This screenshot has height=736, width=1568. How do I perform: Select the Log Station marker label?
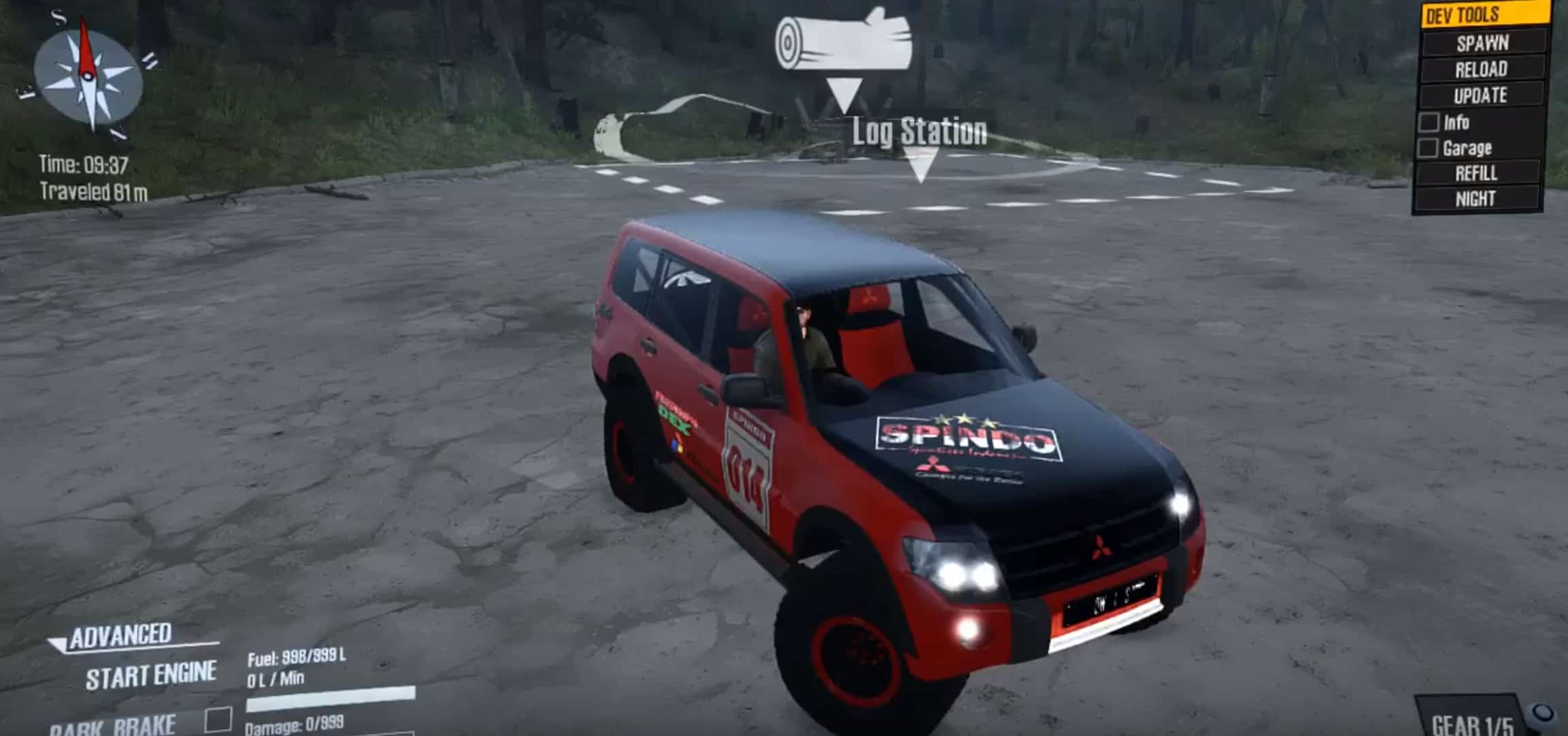tap(920, 132)
